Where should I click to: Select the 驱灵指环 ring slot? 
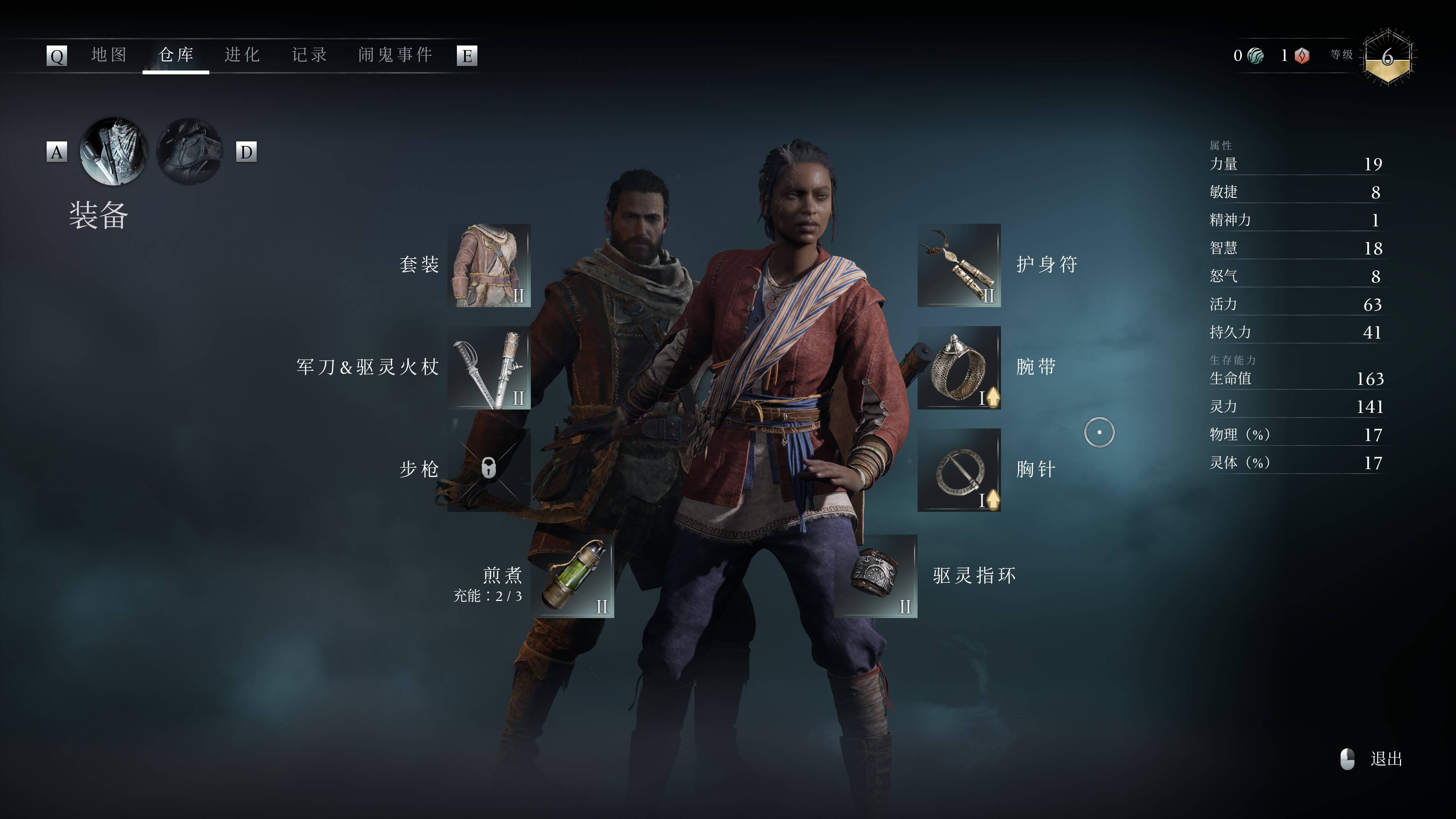coord(875,576)
